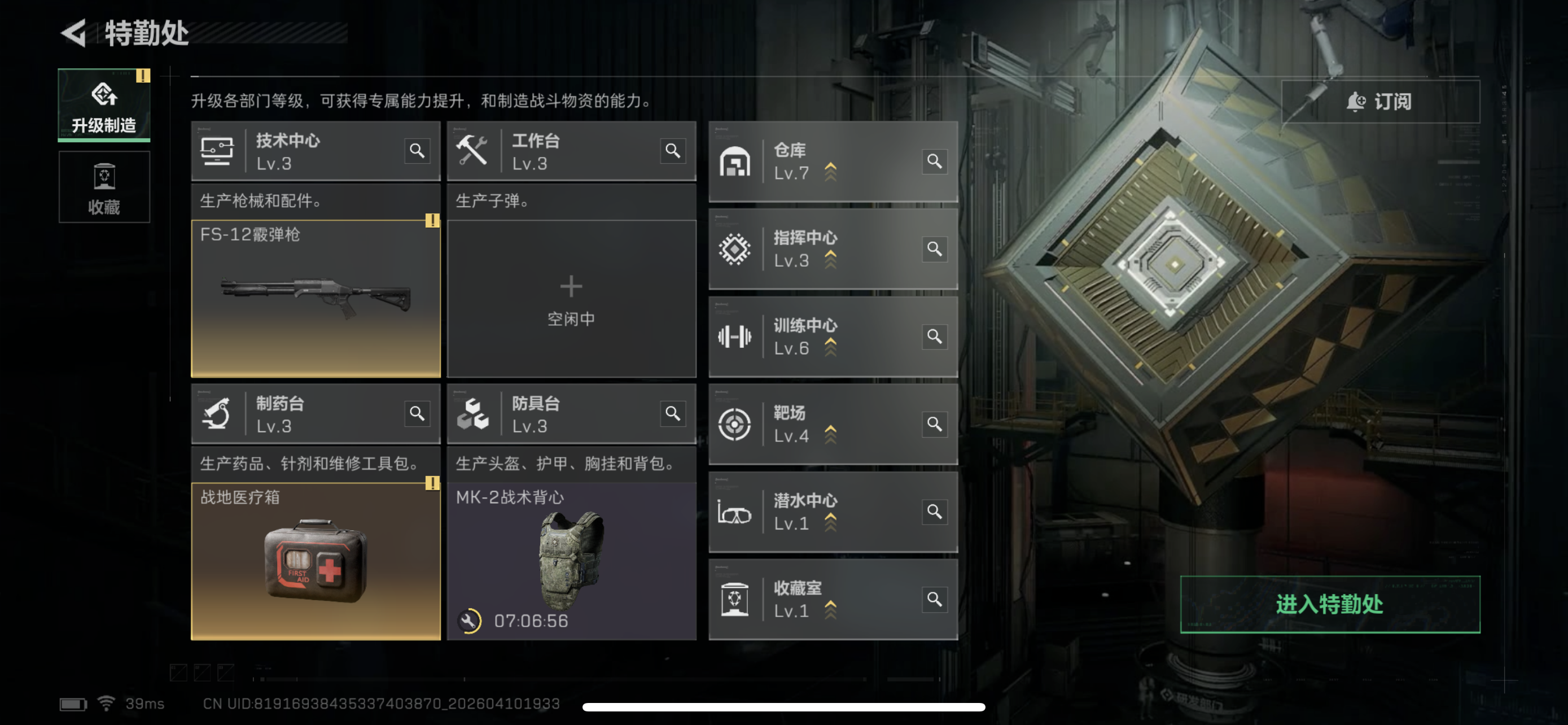This screenshot has width=1568, height=725.
Task: Collect the finished FS-12霰弹枪
Action: (316, 298)
